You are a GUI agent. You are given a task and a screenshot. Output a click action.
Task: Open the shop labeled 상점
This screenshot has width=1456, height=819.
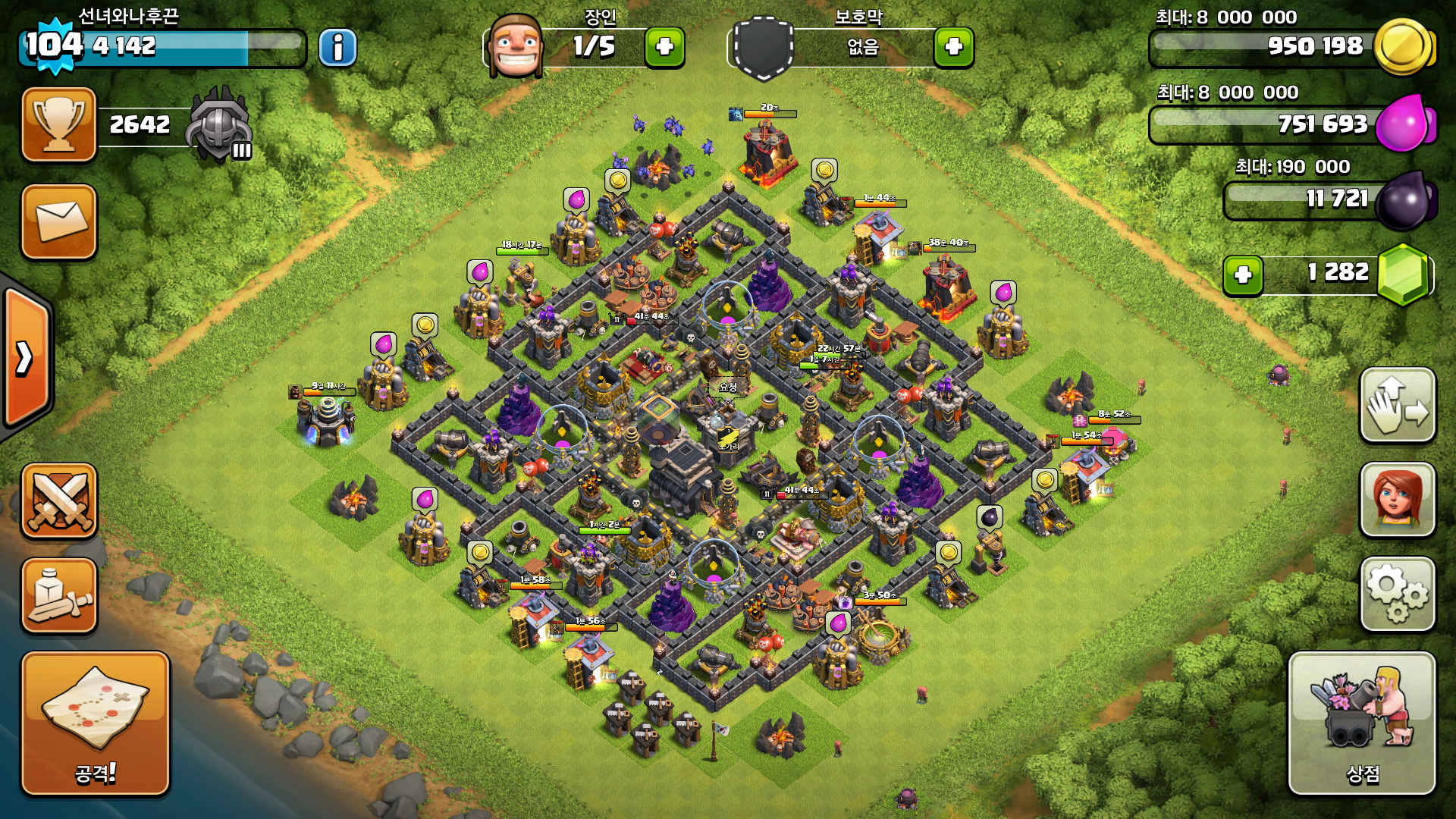pos(1362,723)
